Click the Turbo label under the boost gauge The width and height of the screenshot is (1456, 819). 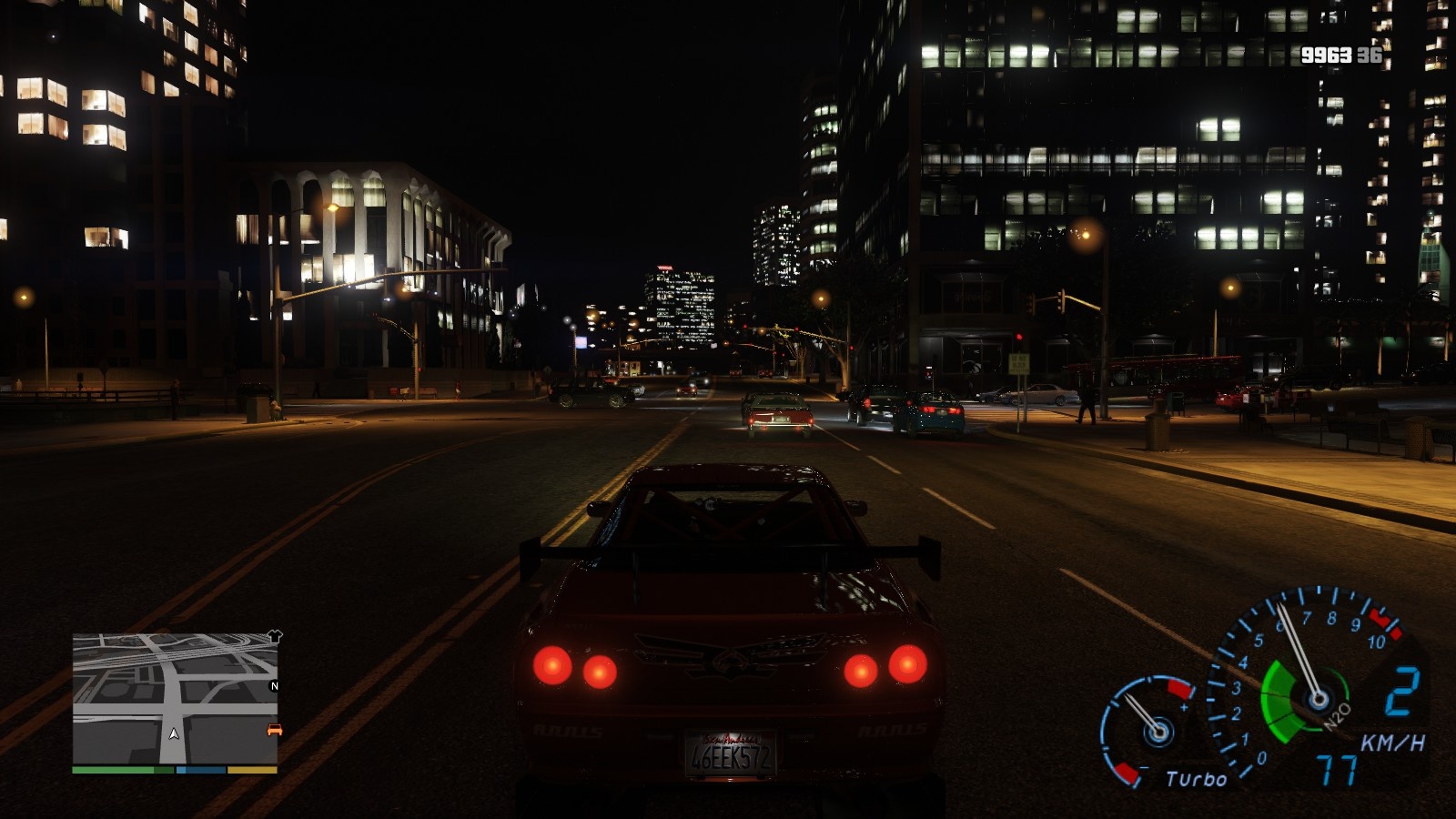click(x=1197, y=778)
